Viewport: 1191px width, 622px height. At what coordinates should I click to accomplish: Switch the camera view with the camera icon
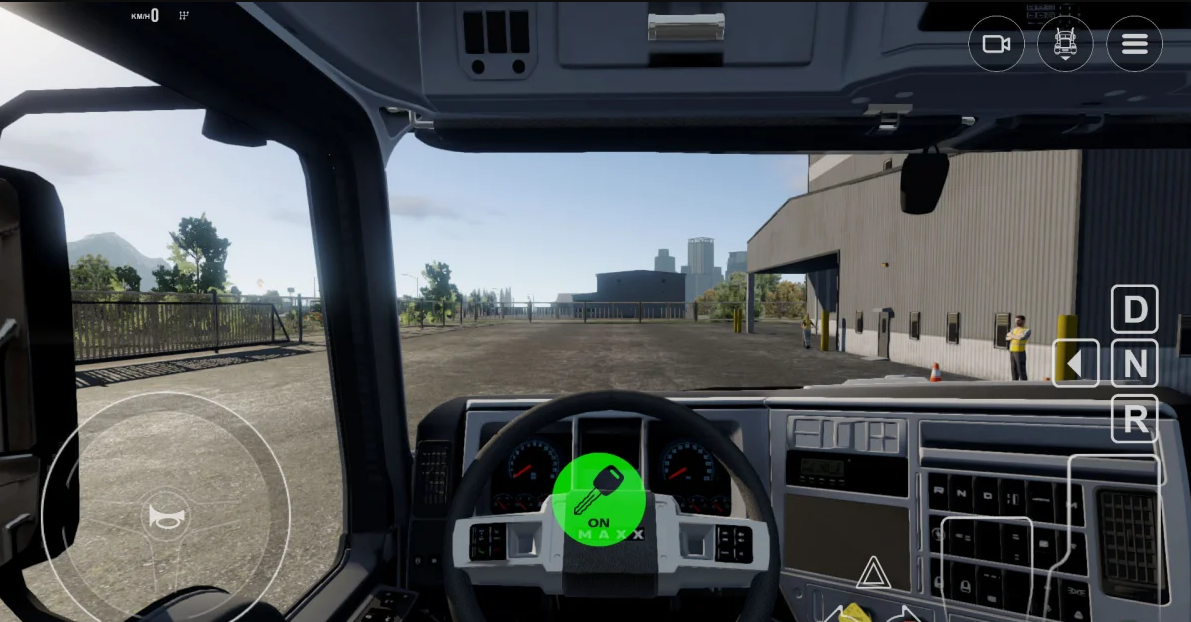(996, 44)
